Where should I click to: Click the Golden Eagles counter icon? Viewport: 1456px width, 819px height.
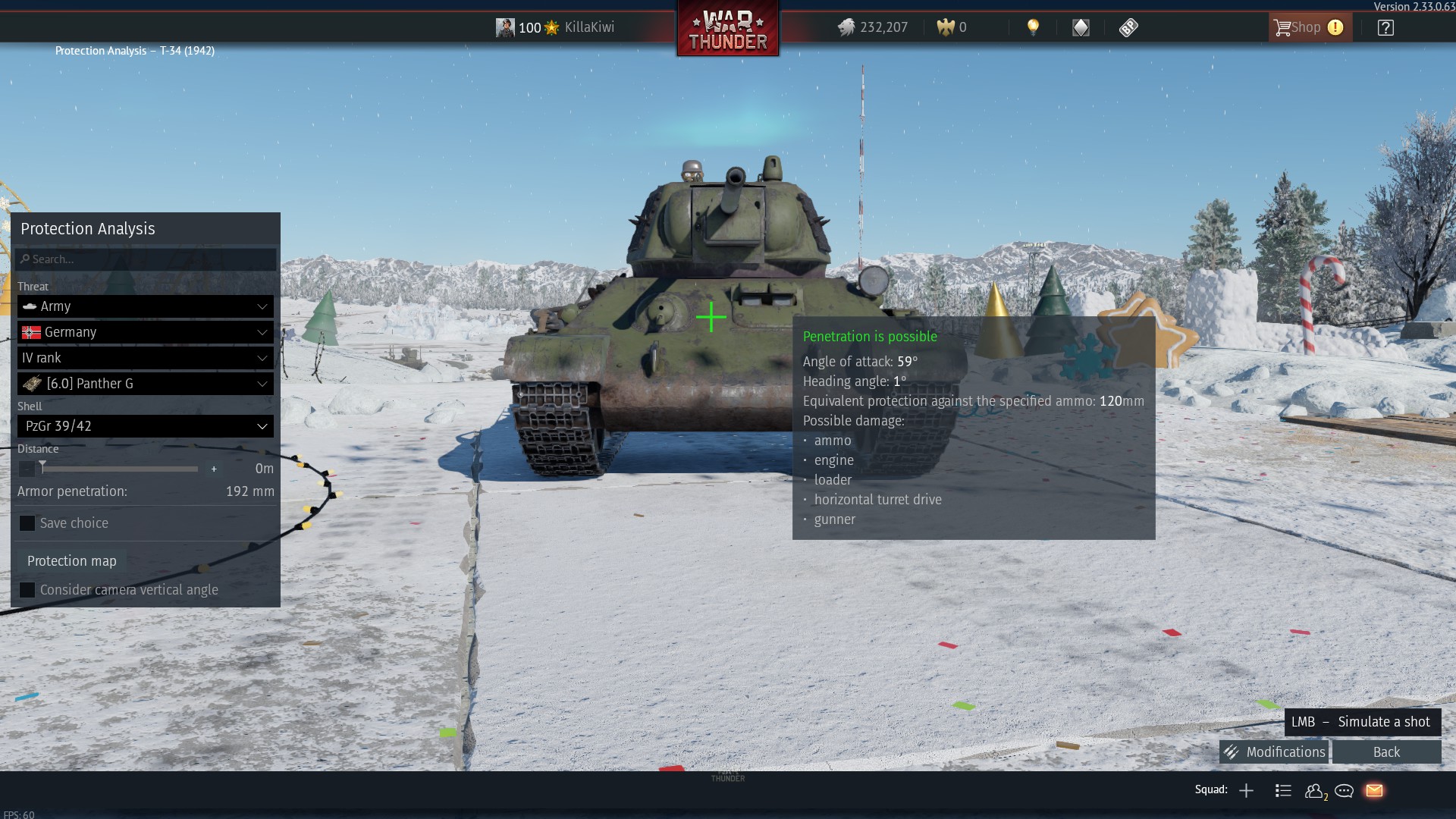(946, 27)
